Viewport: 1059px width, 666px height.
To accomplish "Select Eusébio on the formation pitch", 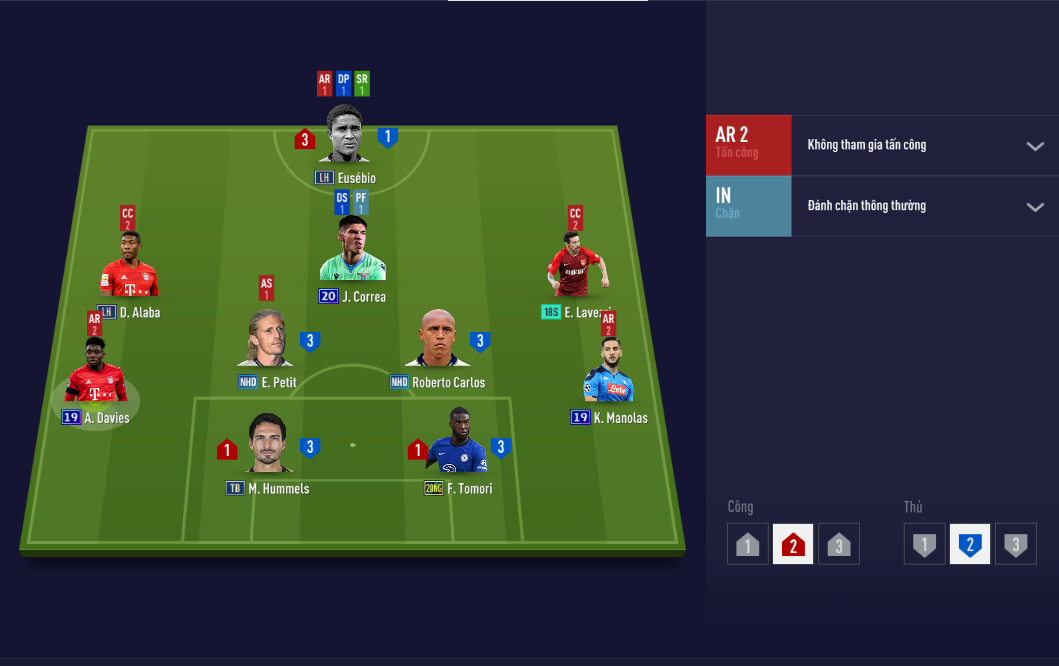I will [x=345, y=134].
